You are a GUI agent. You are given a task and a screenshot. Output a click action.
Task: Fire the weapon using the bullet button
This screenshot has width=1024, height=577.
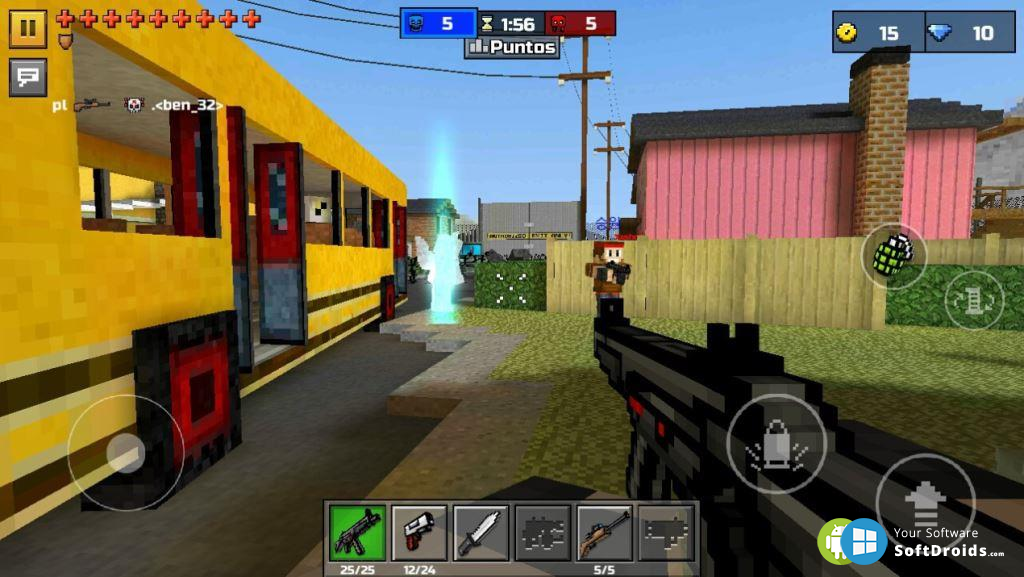click(x=776, y=443)
